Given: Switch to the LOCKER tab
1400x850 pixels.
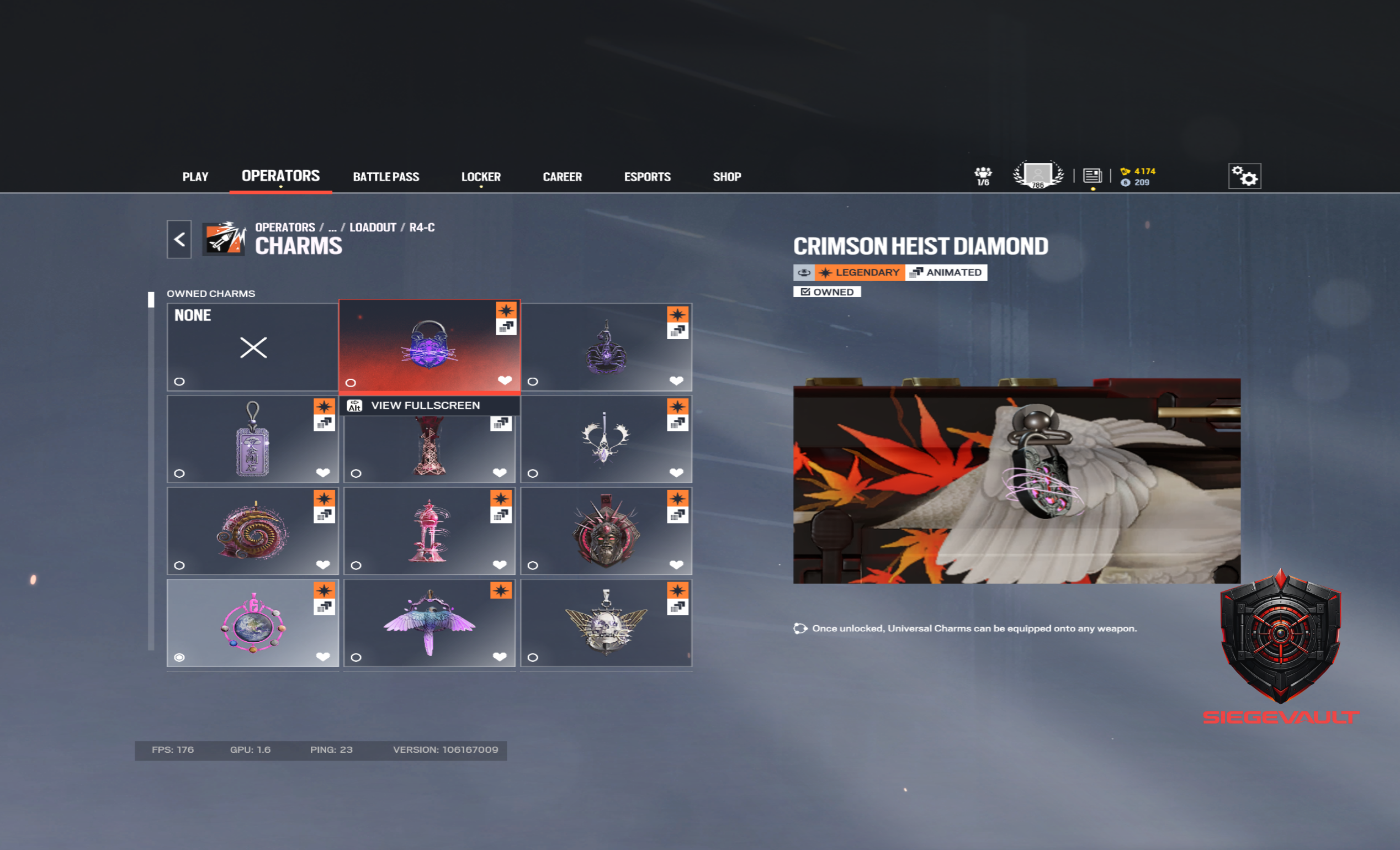Looking at the screenshot, I should [x=481, y=176].
